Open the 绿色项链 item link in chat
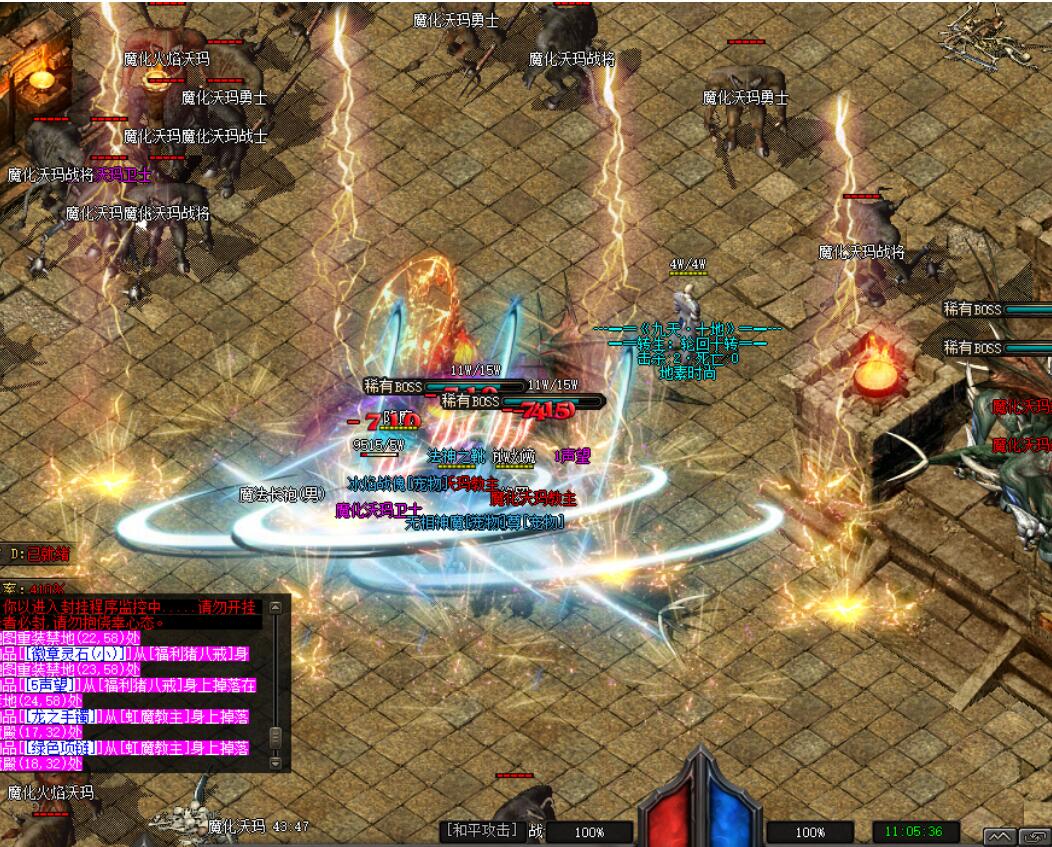The image size is (1052, 847). 62,748
